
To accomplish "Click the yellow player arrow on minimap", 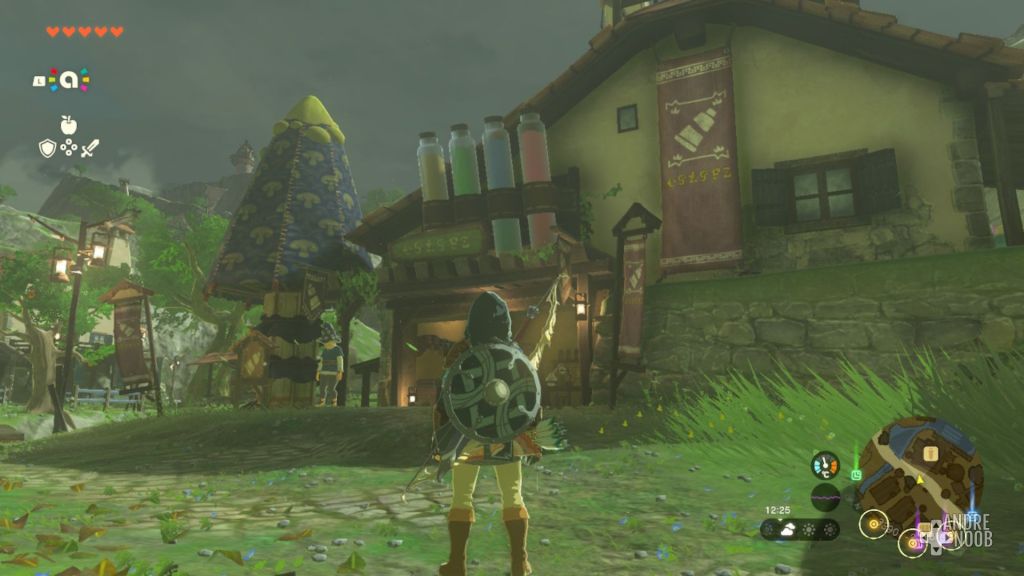I will click(x=918, y=480).
